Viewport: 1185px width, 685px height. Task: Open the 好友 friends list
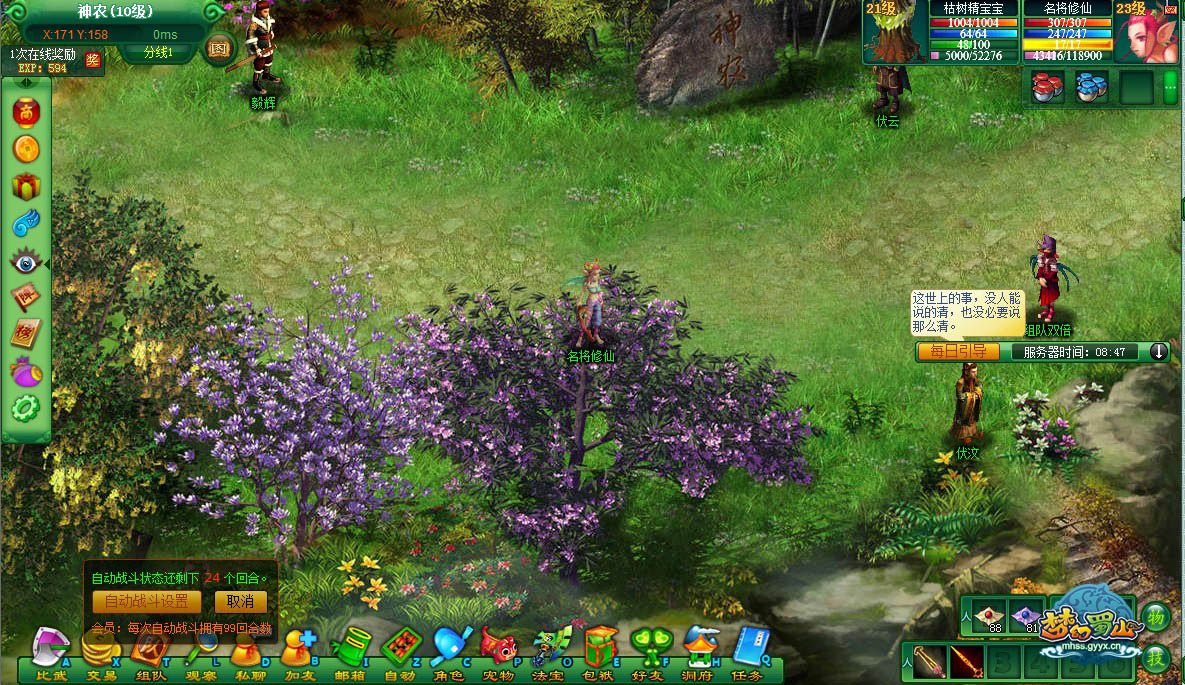650,651
